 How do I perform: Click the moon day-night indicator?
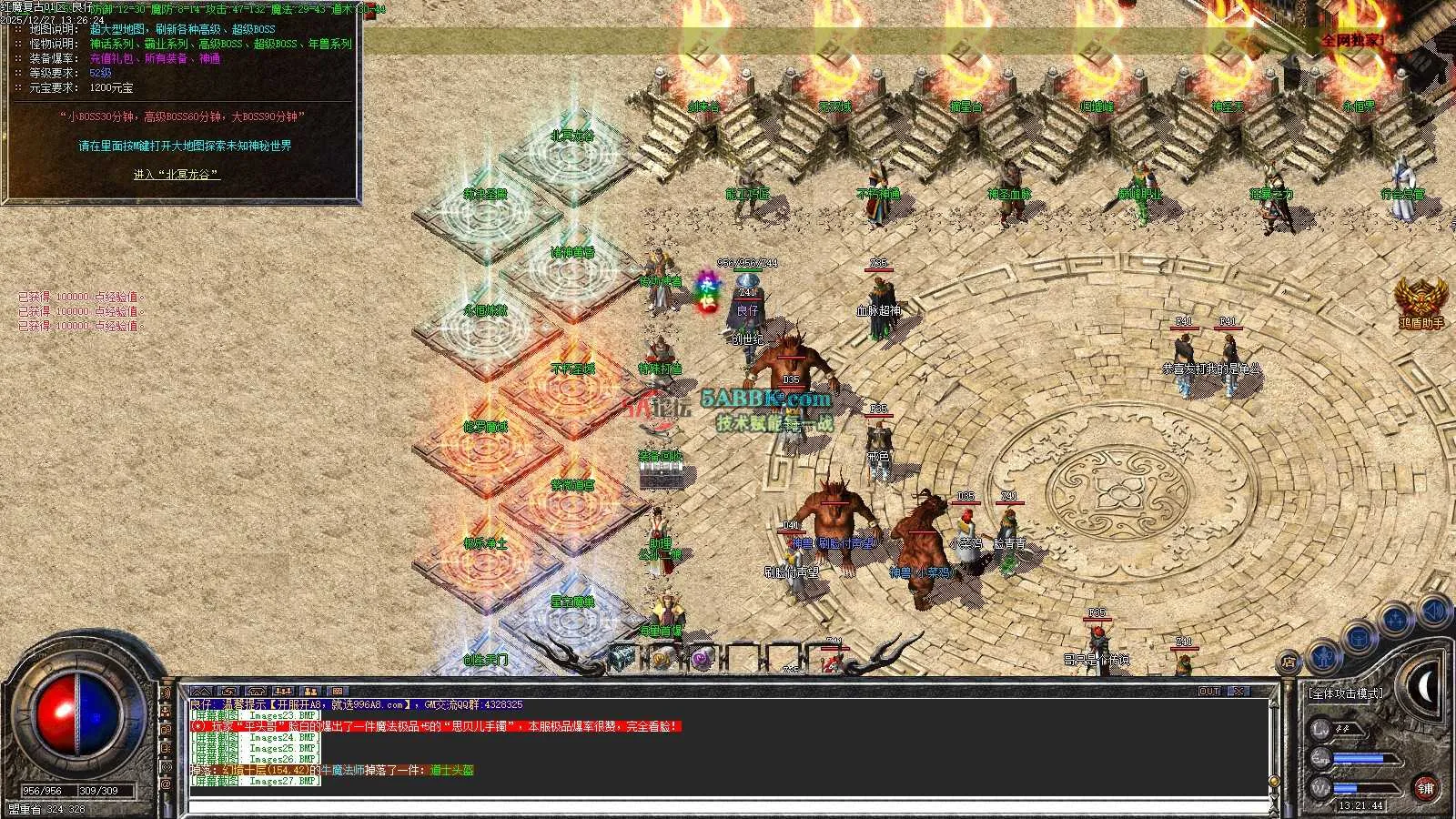pyautogui.click(x=1426, y=689)
